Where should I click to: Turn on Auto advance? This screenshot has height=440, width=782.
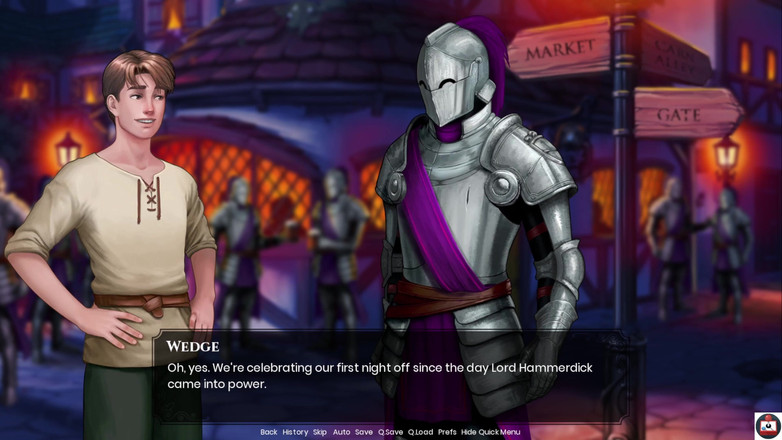[341, 432]
